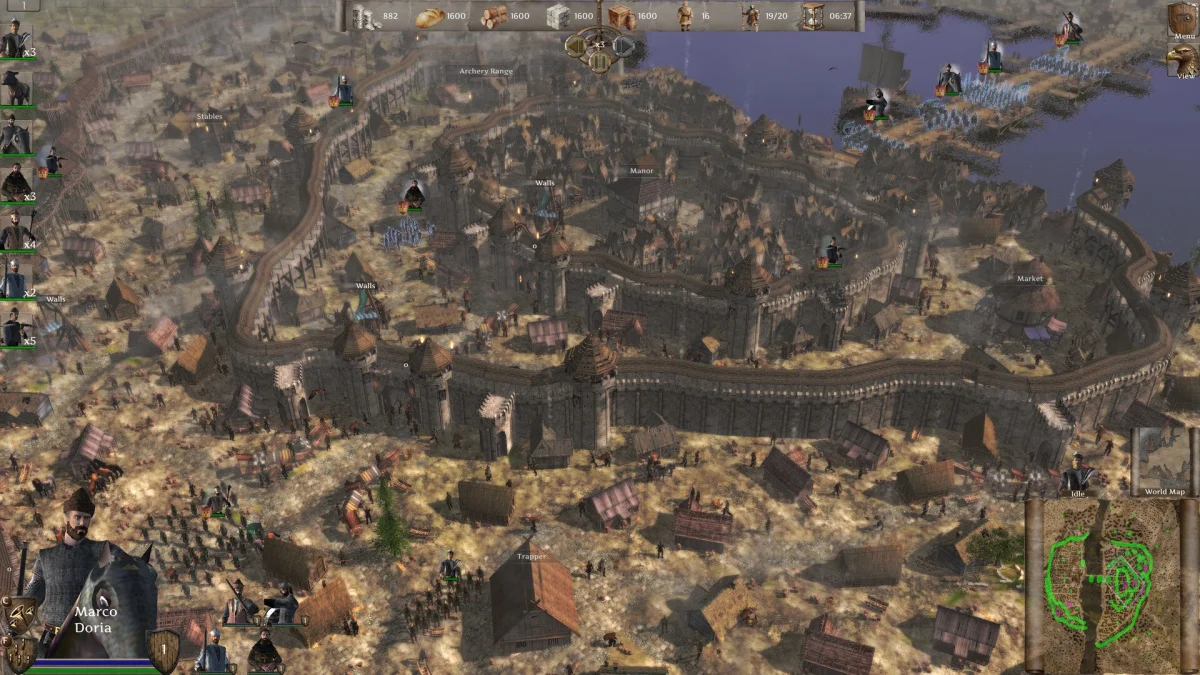Pause the game
This screenshot has width=1200, height=675.
tap(599, 60)
